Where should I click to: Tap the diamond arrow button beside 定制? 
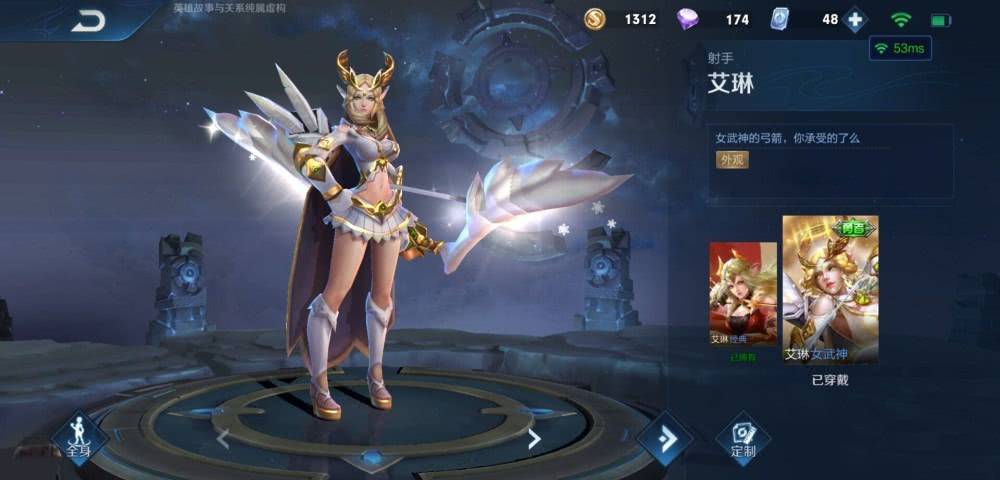[x=665, y=438]
